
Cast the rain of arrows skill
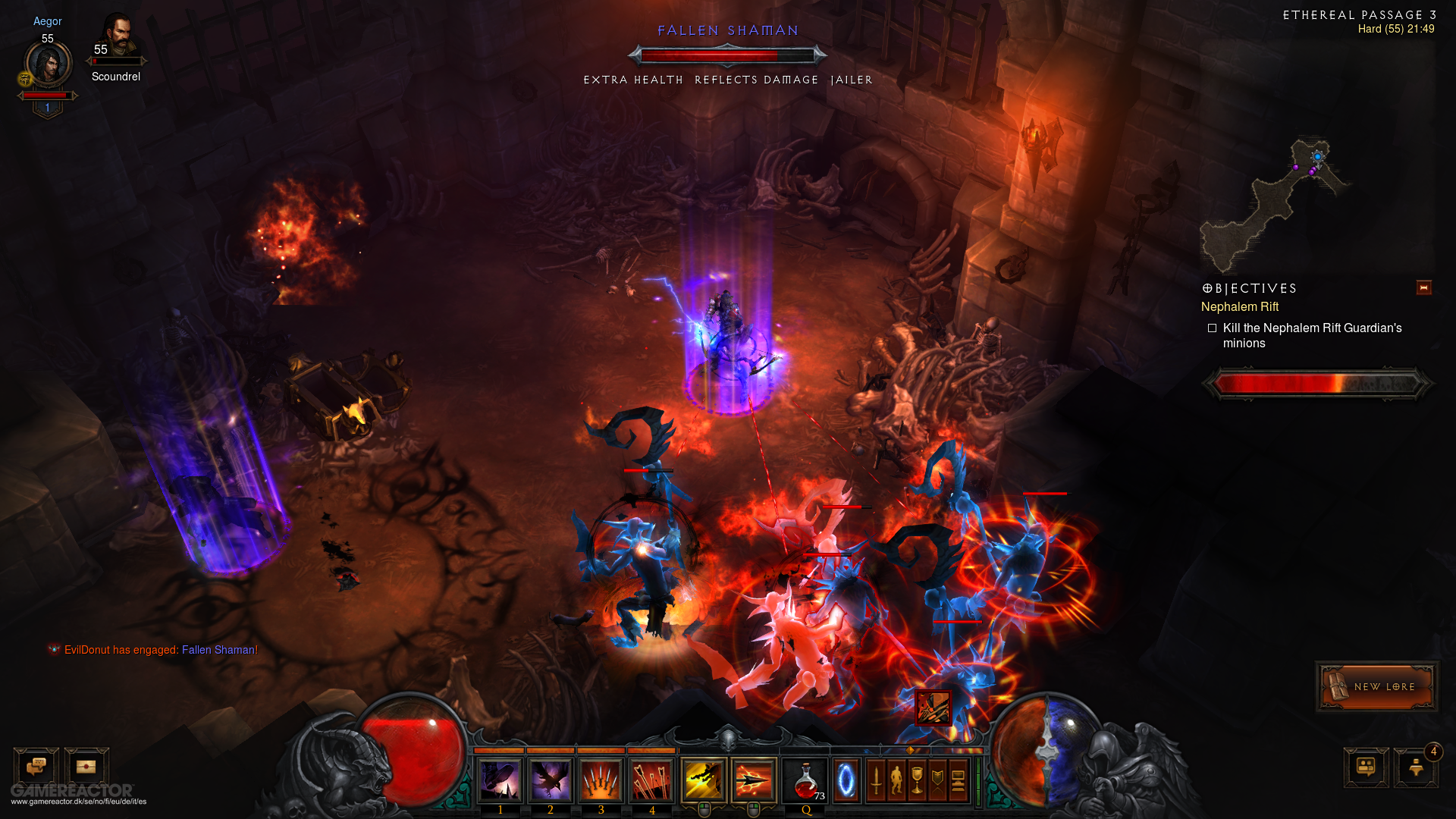(x=652, y=780)
